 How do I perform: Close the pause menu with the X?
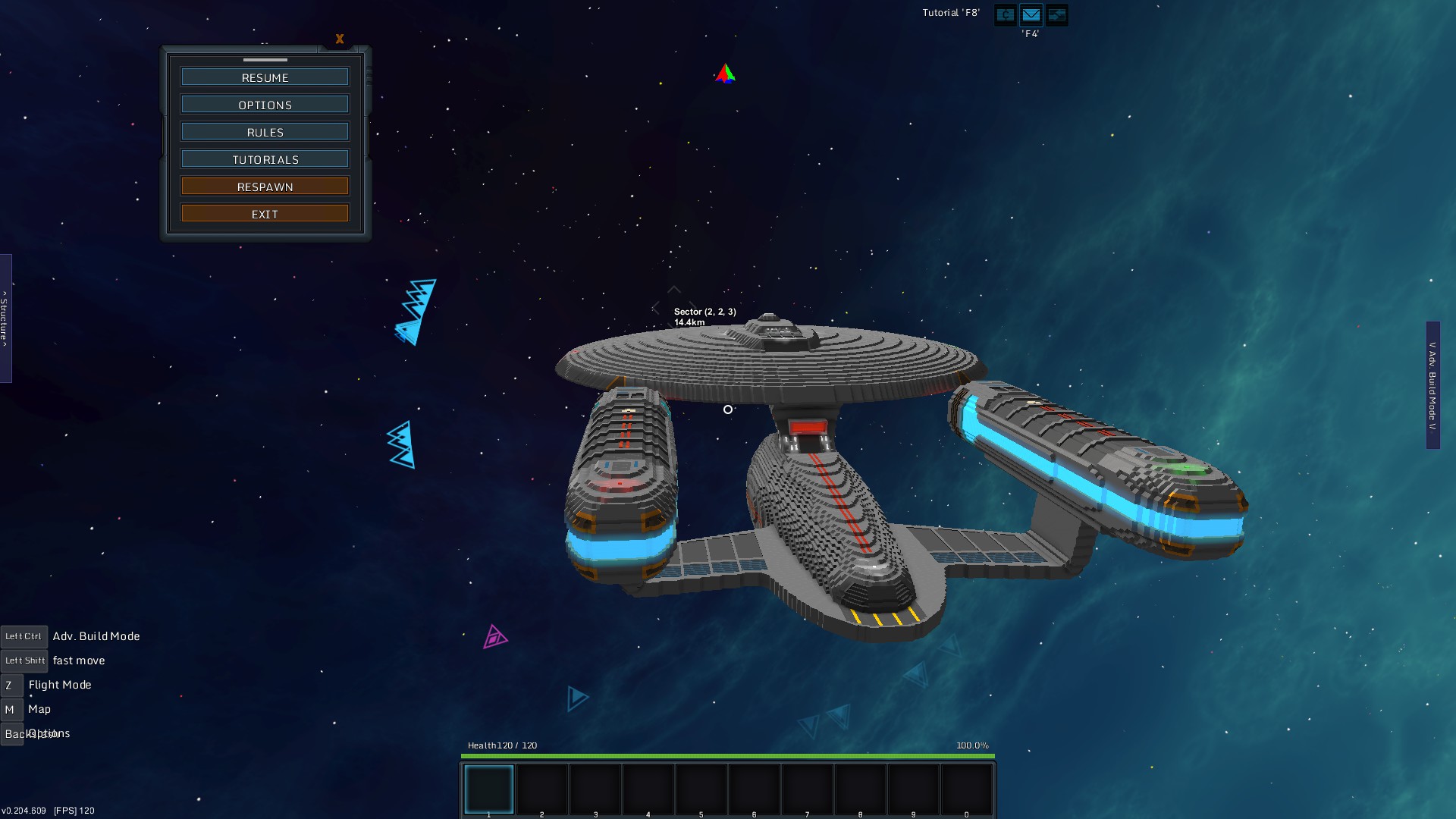(340, 39)
